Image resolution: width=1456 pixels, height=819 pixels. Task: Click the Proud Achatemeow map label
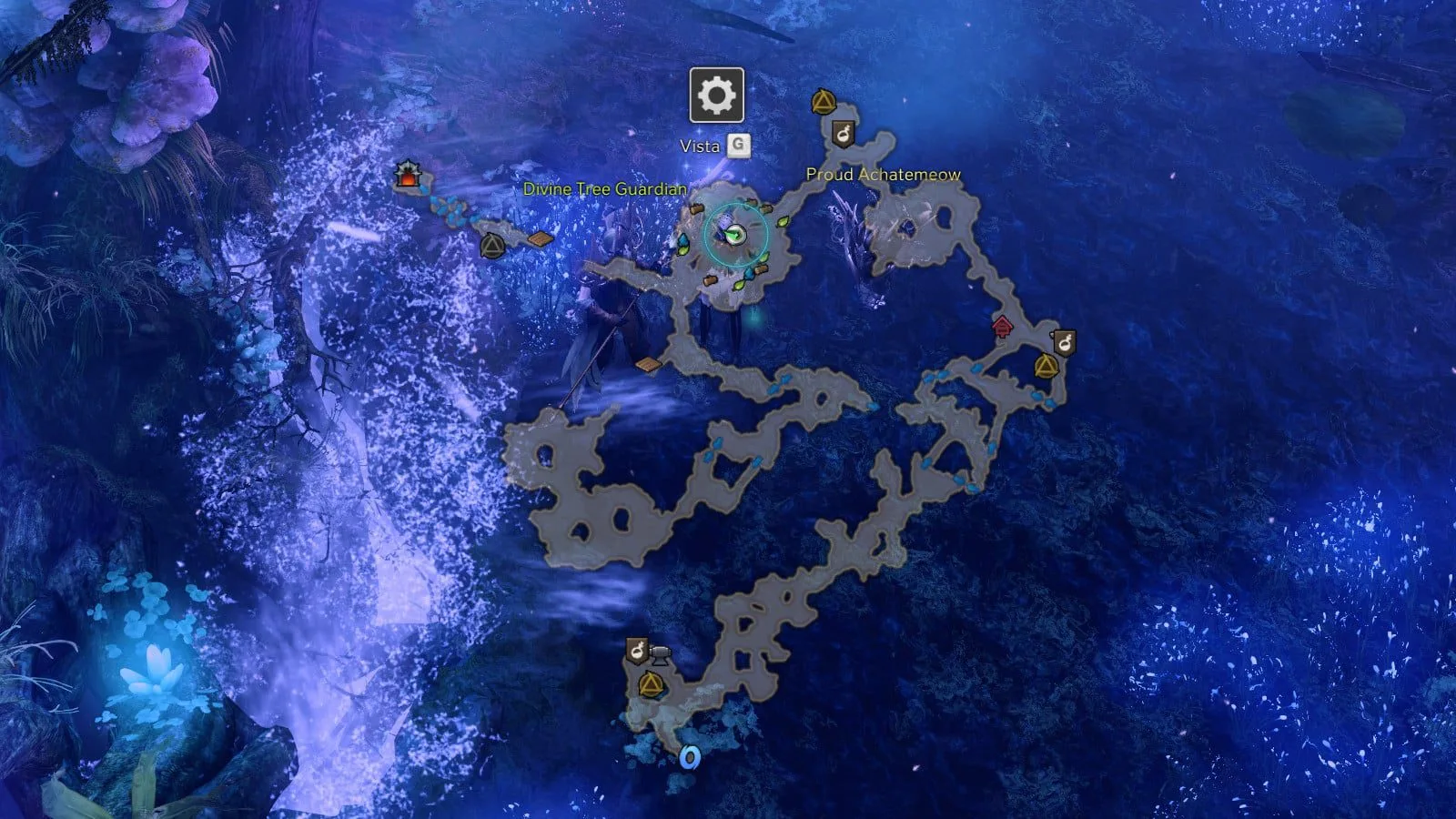tap(883, 175)
